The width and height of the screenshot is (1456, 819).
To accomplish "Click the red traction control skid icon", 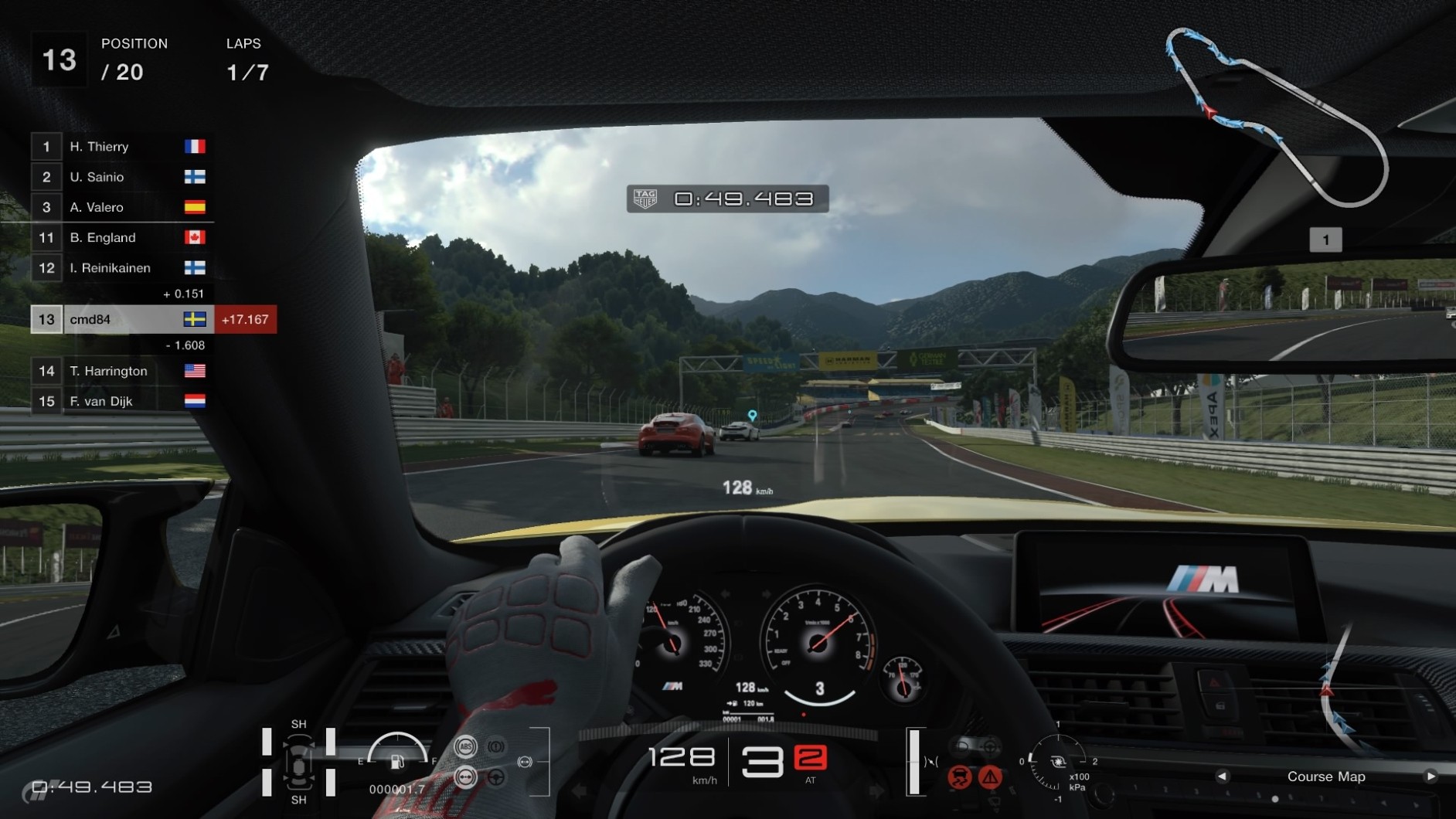I will click(x=959, y=777).
